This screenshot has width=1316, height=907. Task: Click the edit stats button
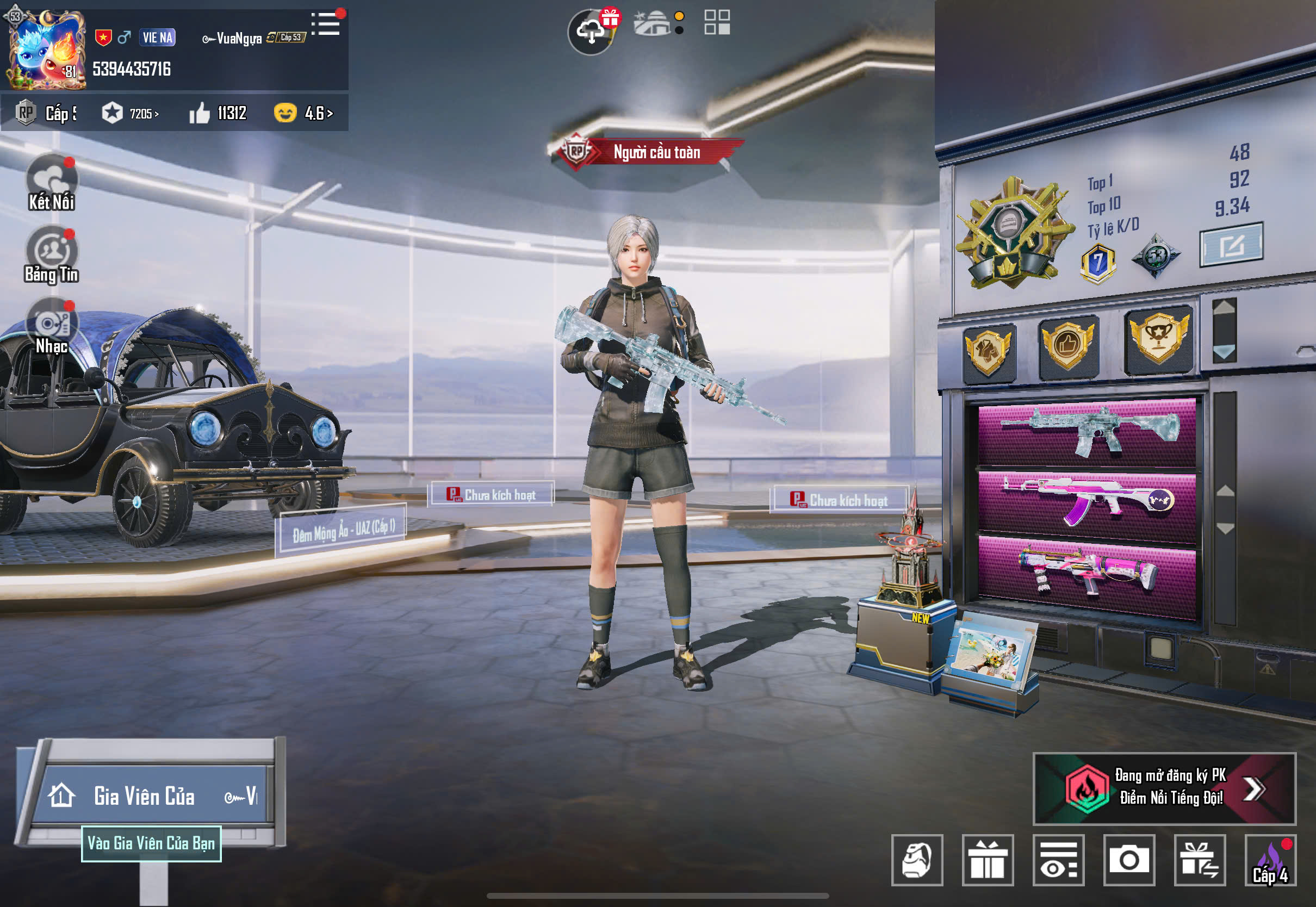click(1231, 245)
